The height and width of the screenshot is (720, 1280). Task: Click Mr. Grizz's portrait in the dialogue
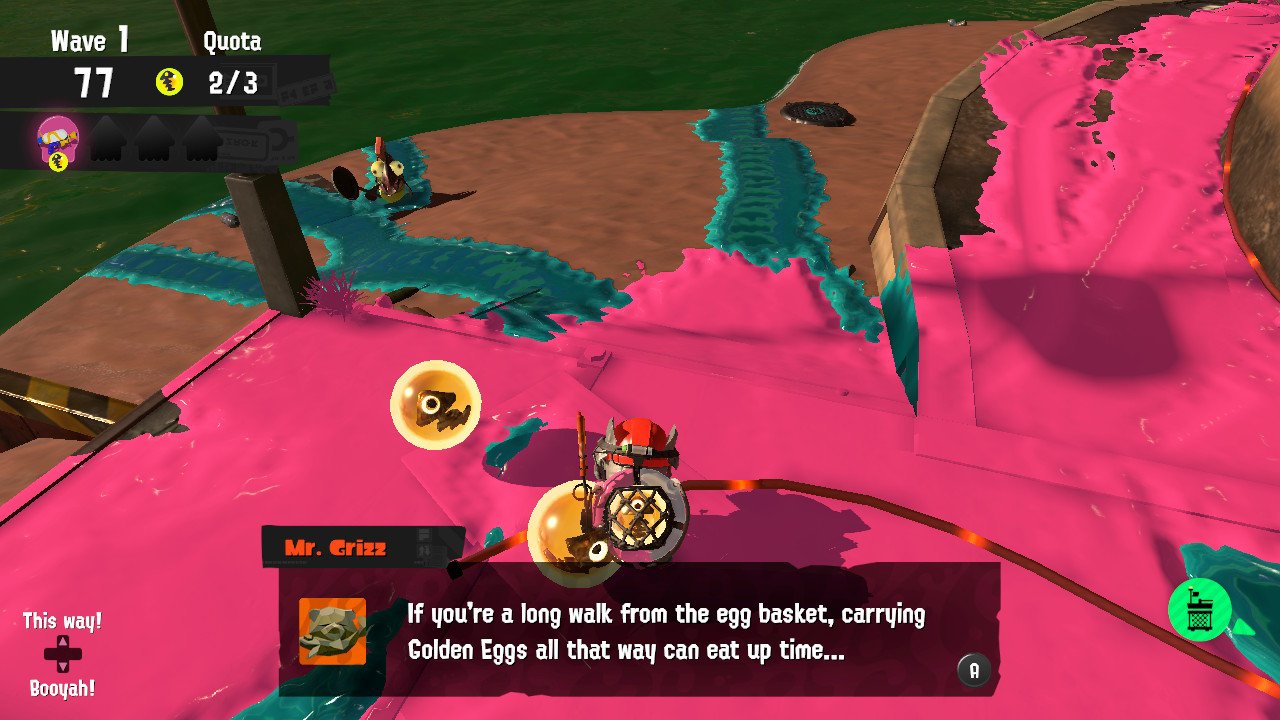332,631
